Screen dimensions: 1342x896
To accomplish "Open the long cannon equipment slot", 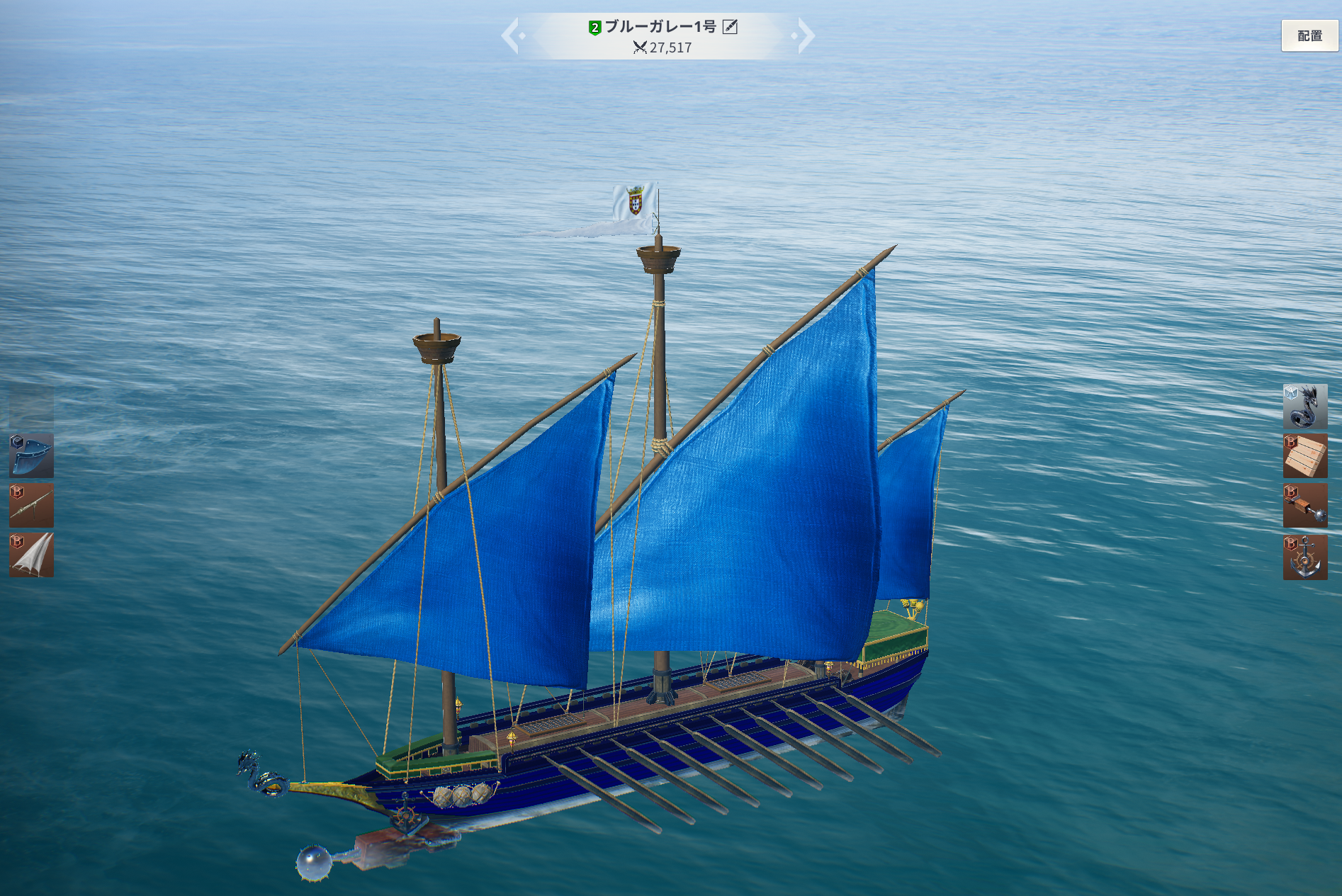I will coord(31,505).
